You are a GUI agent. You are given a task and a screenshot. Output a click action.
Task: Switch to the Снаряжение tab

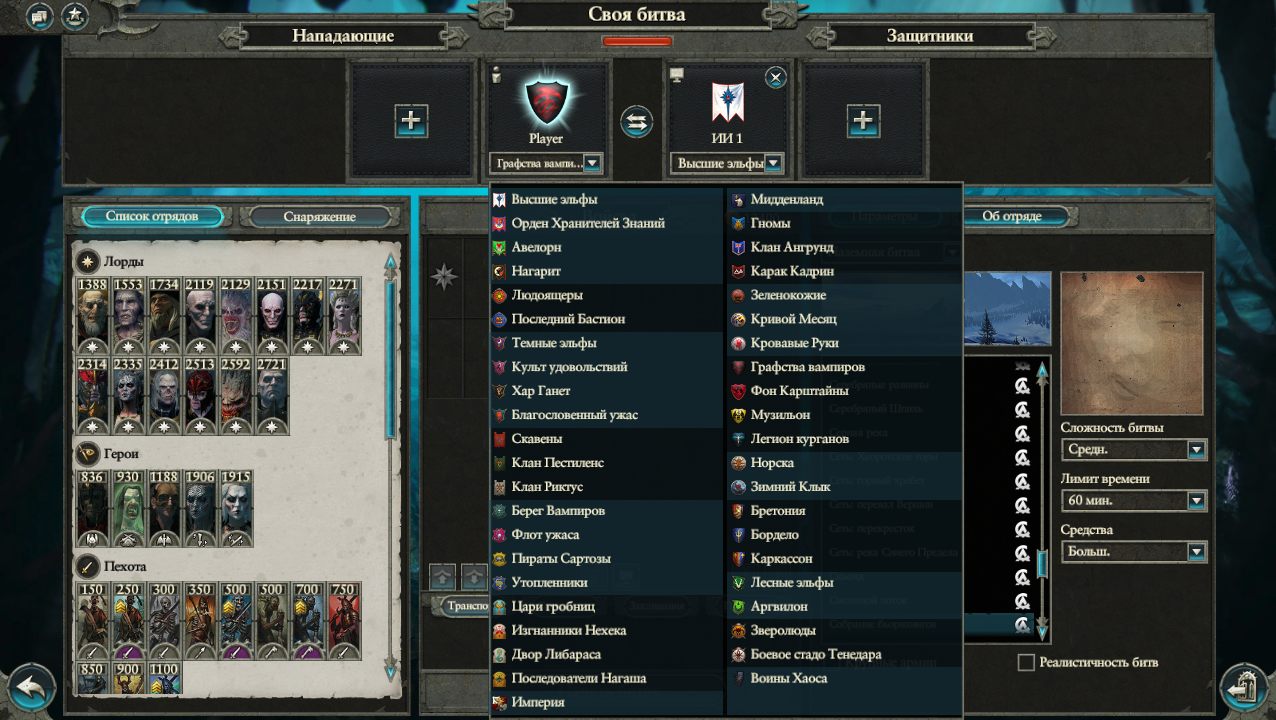(x=319, y=216)
